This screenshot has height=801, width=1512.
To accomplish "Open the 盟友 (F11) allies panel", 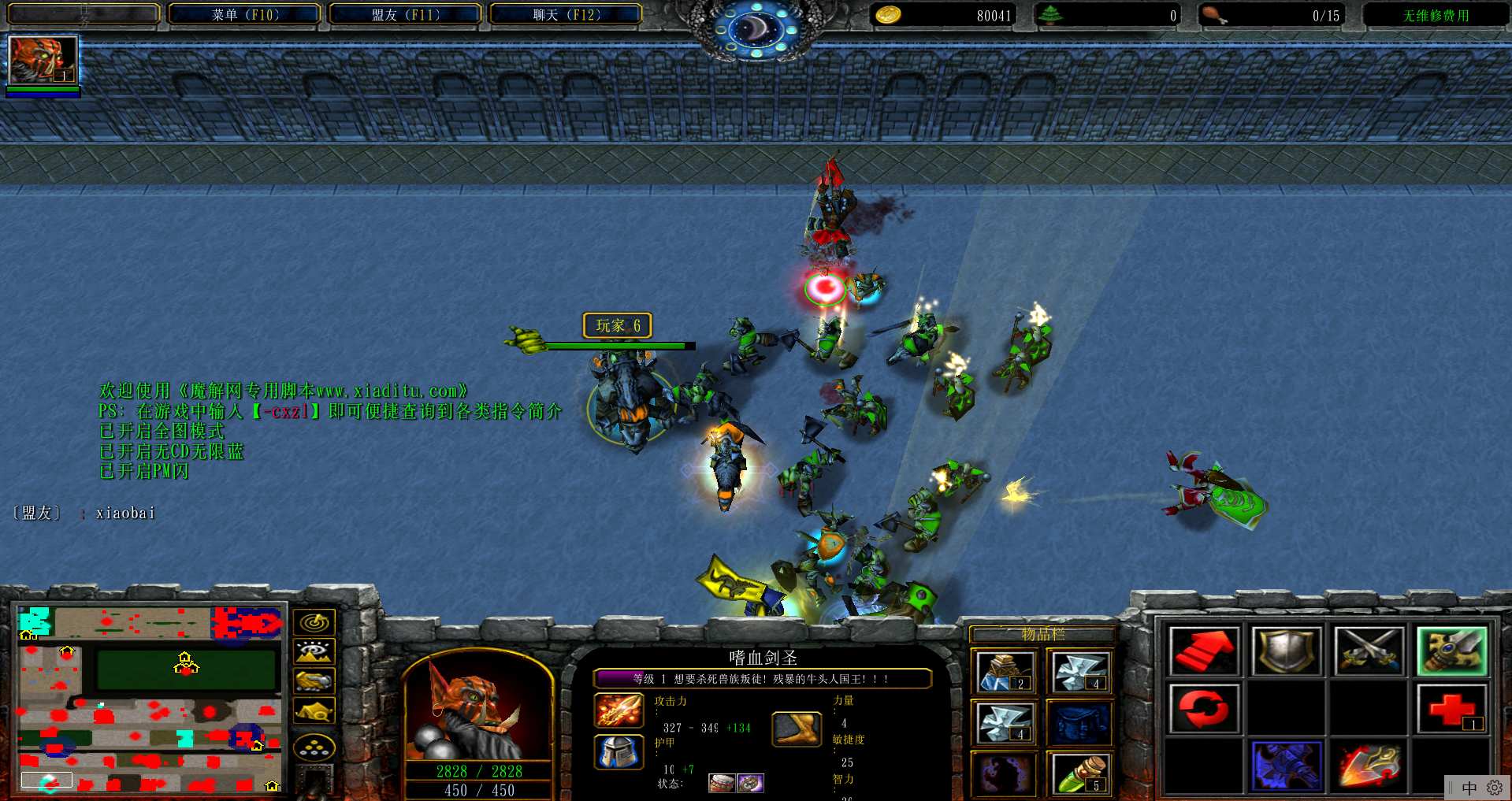I will point(406,15).
